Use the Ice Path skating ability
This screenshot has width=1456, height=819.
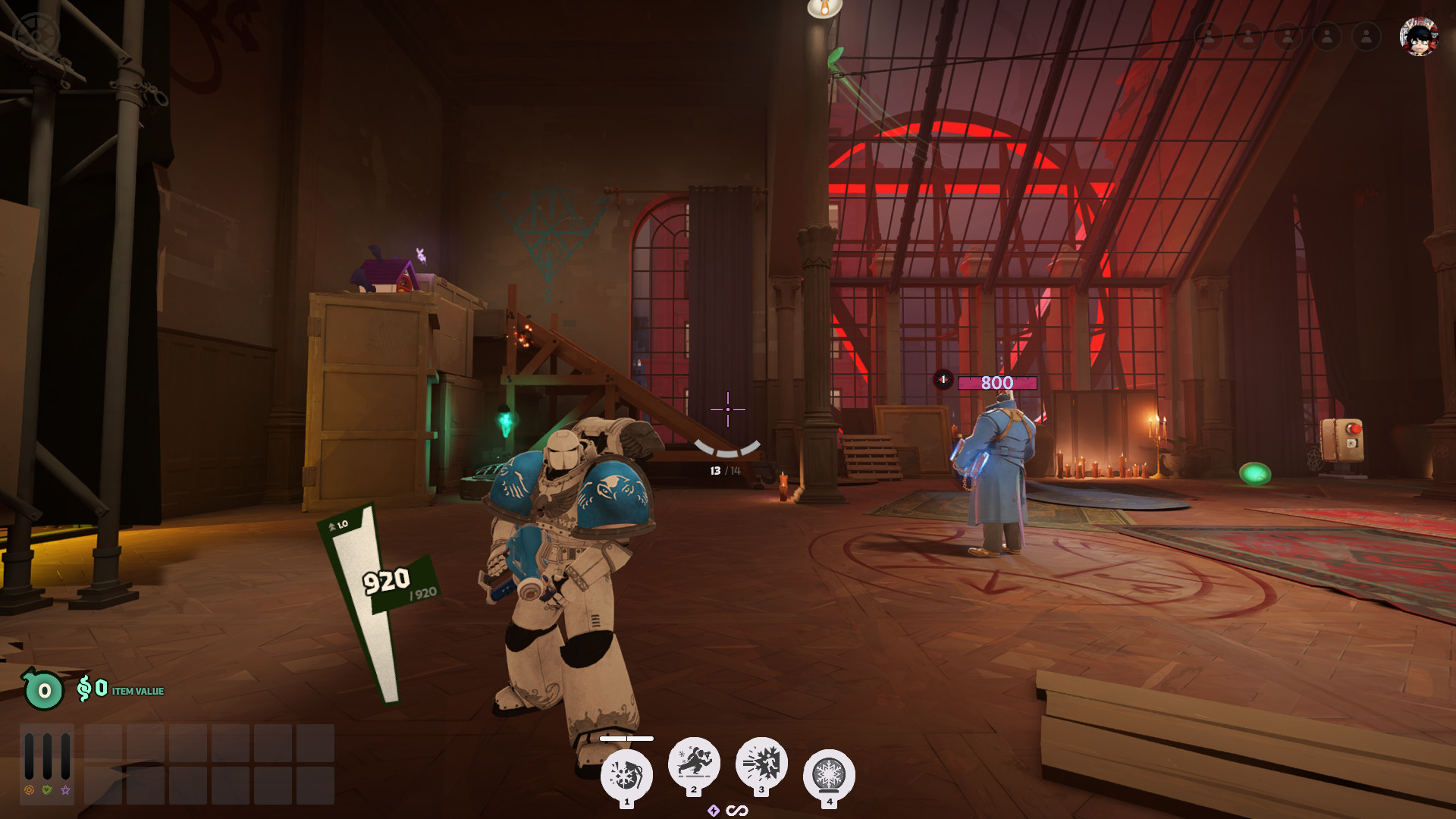point(694,762)
